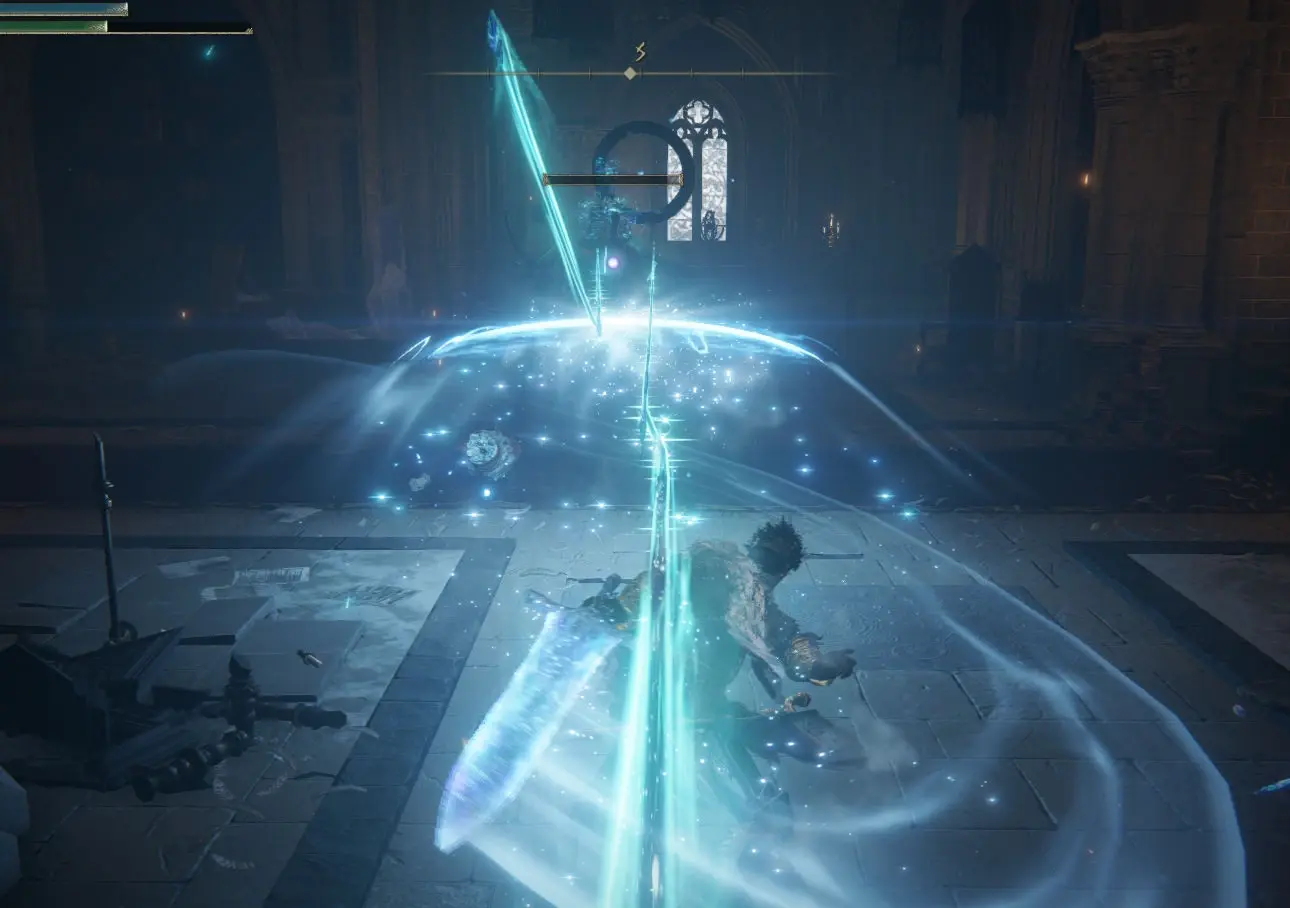
Task: Click the compass tick mark left of center
Action: coord(590,72)
